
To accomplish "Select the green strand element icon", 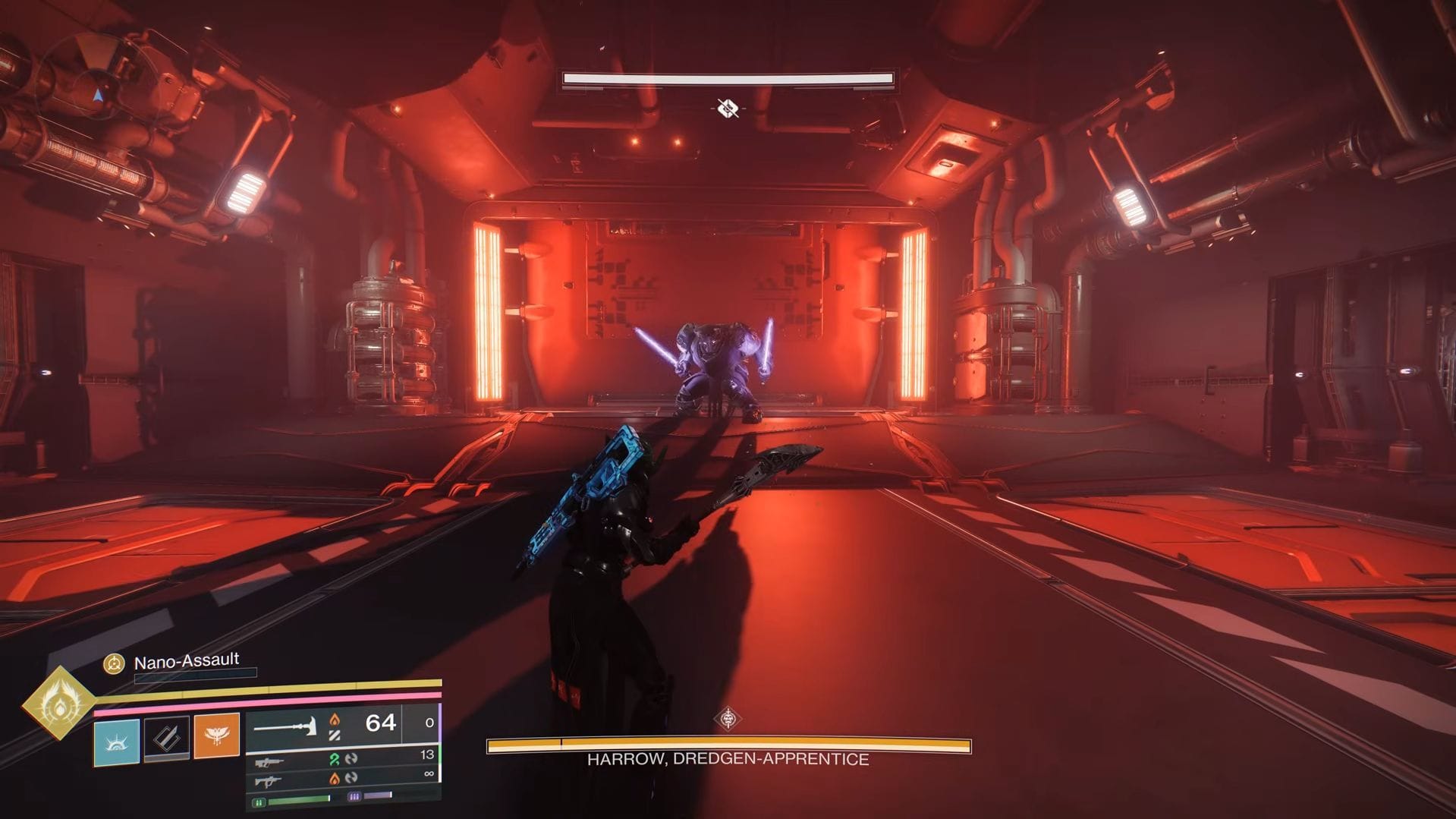I will (334, 759).
